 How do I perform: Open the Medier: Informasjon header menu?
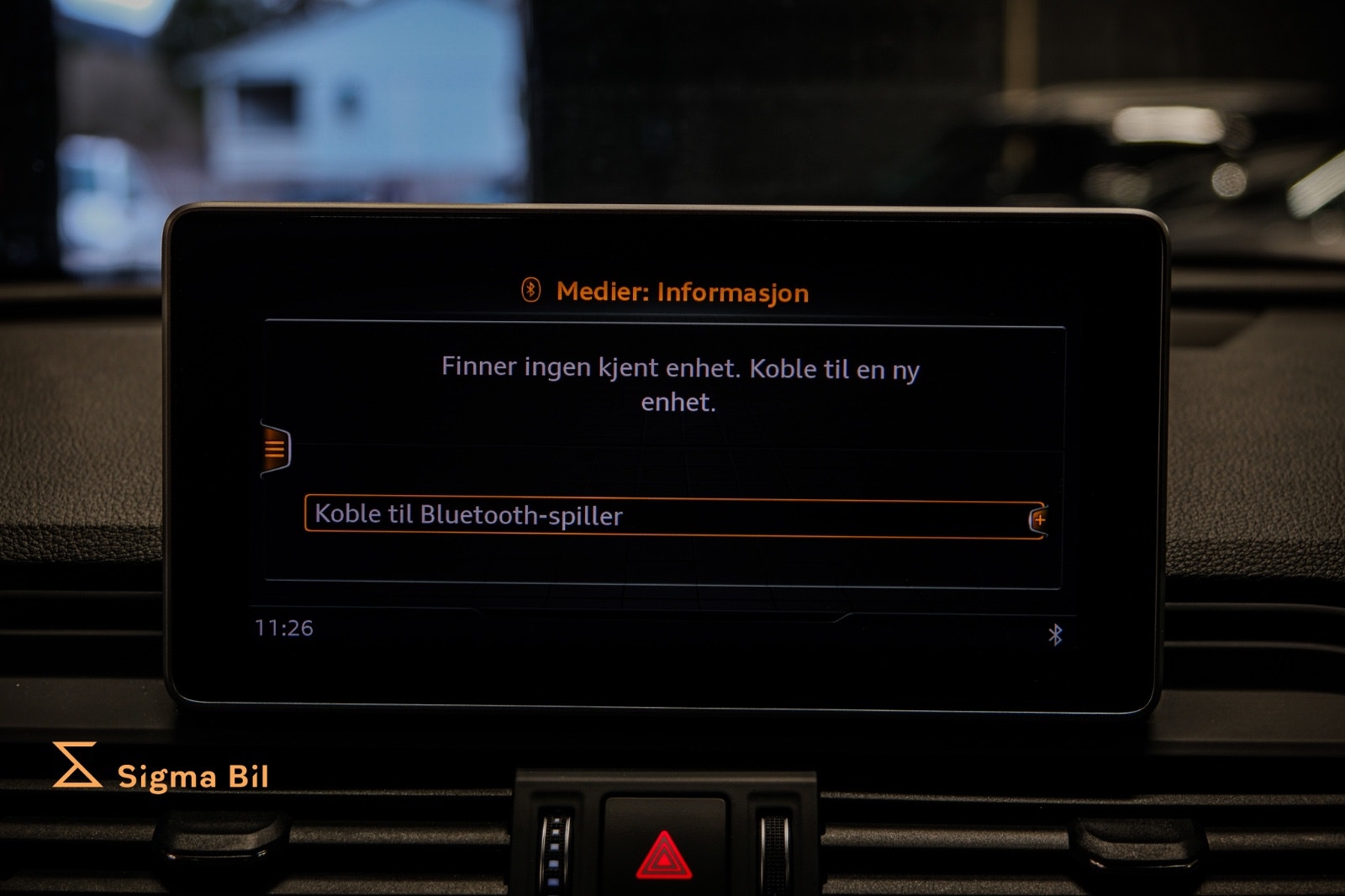(x=683, y=293)
